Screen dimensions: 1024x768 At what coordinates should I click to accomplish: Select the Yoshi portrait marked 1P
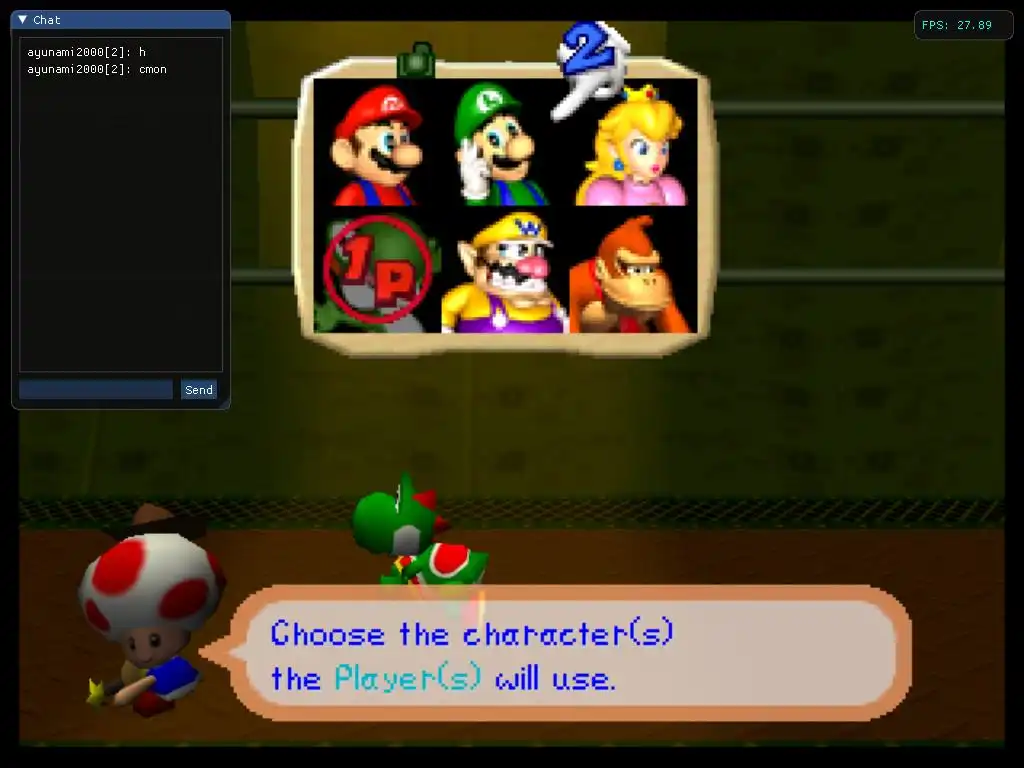coord(377,272)
